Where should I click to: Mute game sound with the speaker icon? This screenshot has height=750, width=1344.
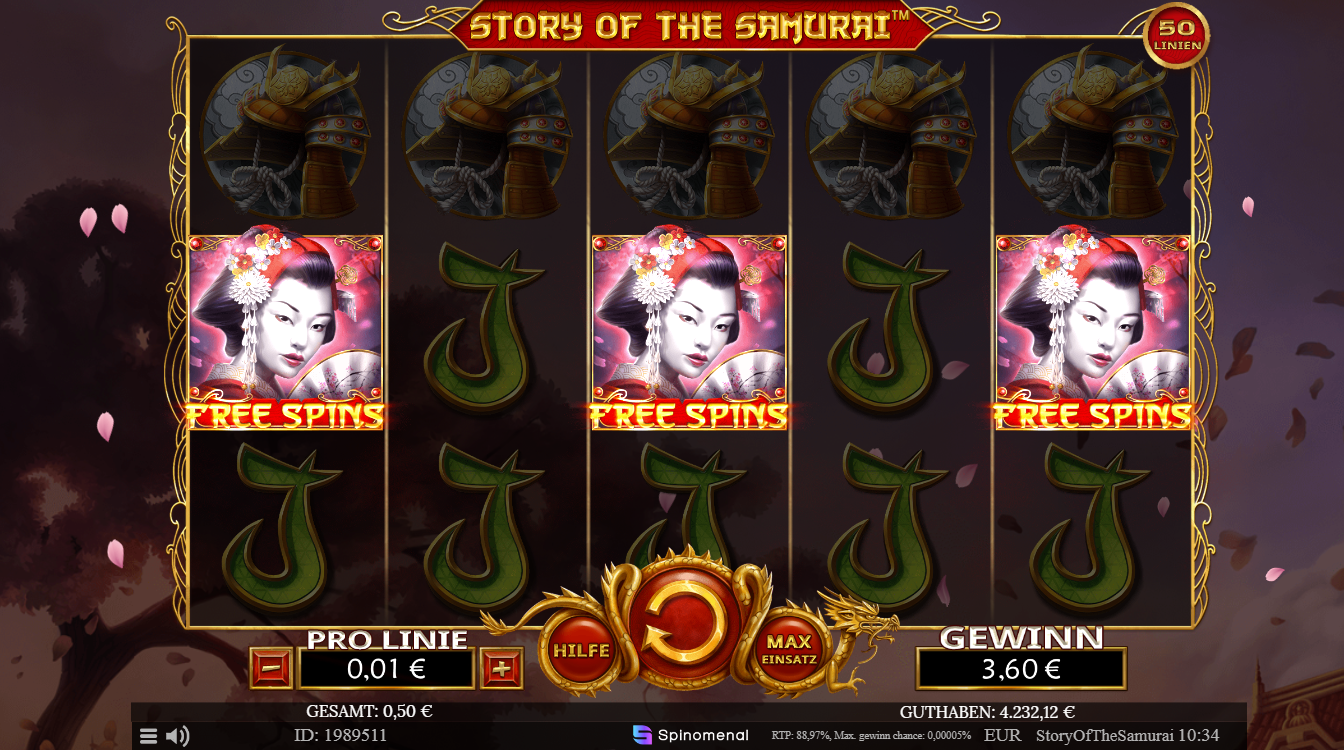click(x=178, y=736)
